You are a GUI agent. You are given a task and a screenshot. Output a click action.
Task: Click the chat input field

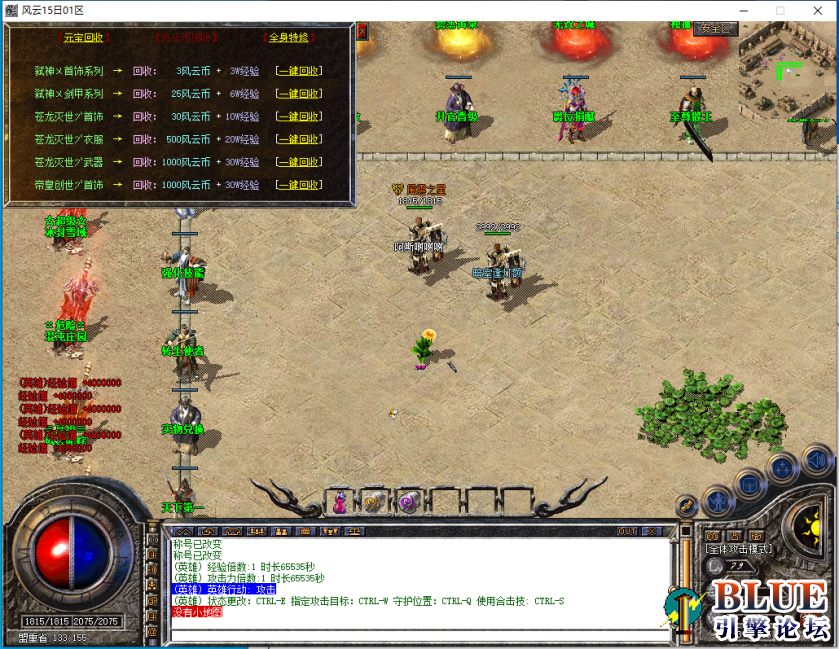click(420, 634)
